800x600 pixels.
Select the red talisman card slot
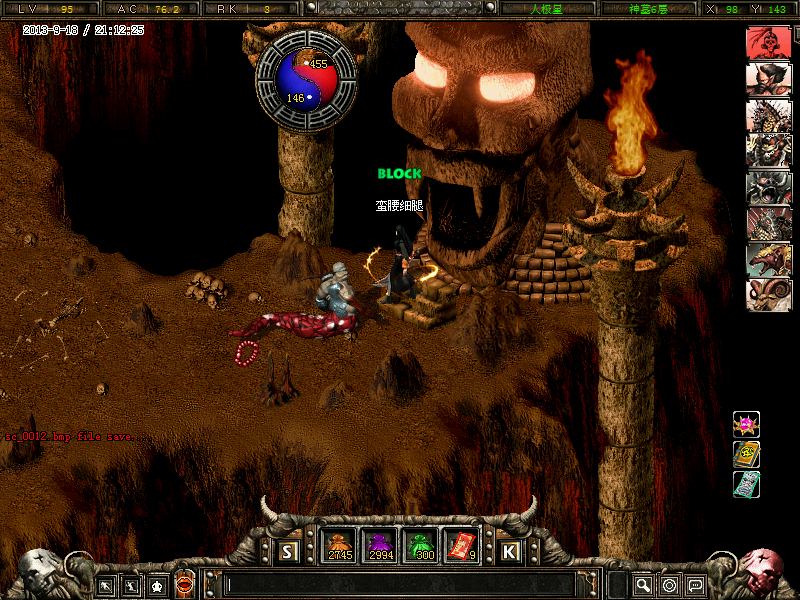point(459,546)
